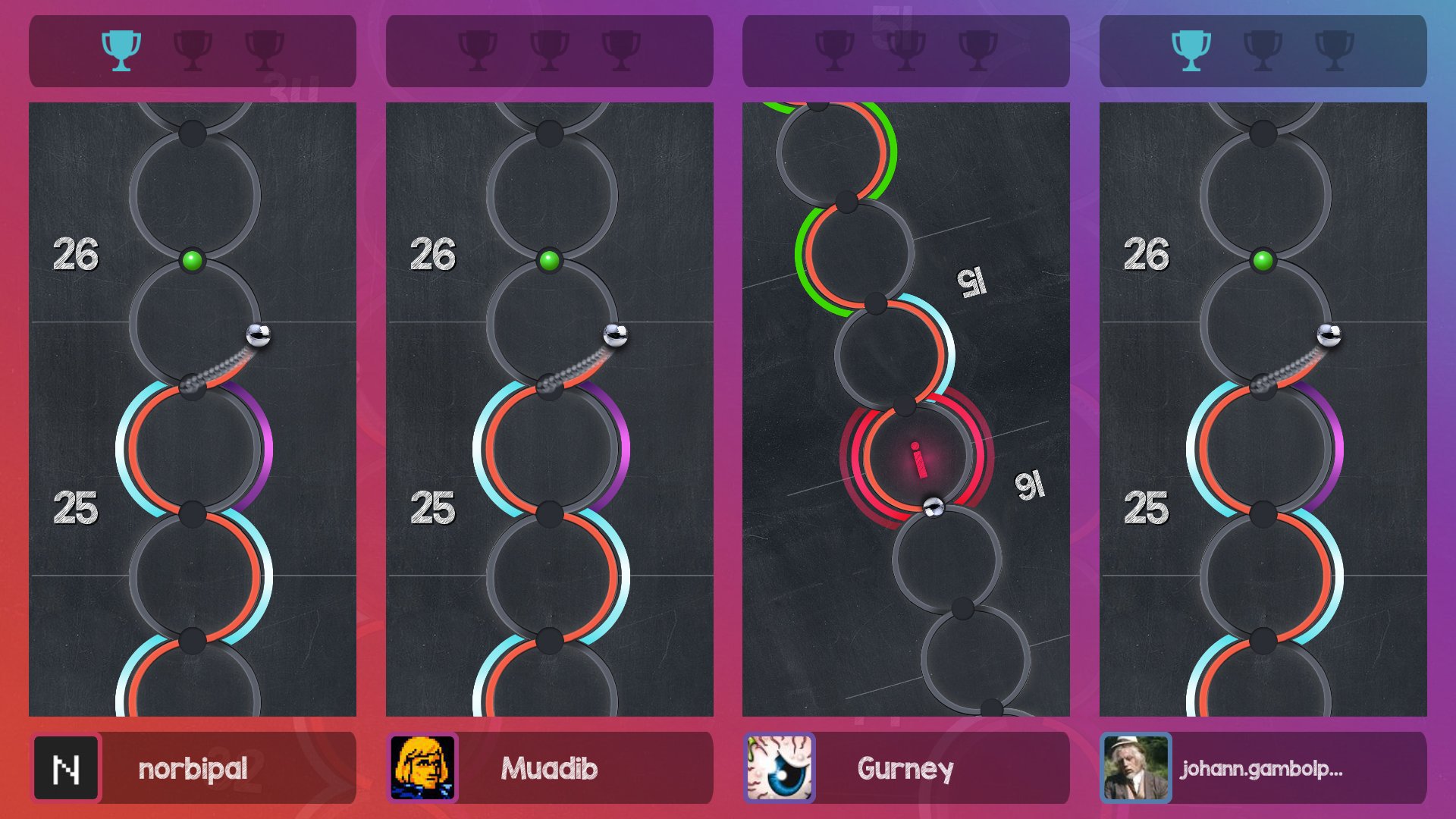Select Gurney's center trophy icon

908,51
